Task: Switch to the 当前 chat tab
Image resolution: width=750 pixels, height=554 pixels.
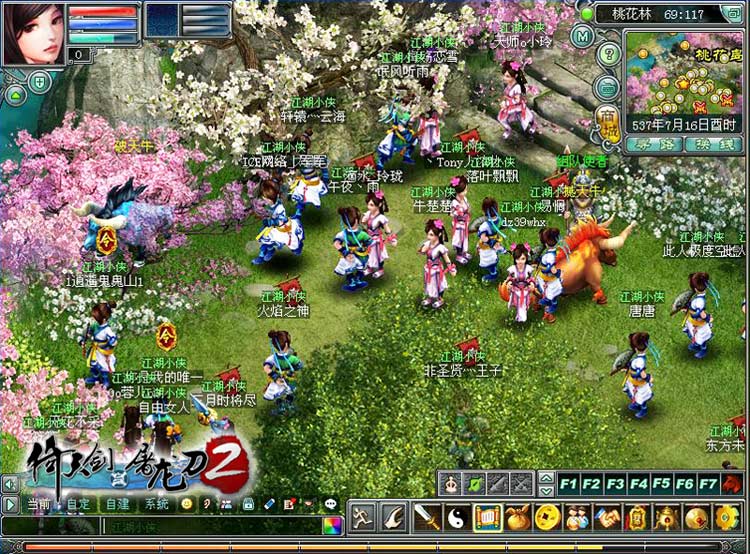Action: (x=39, y=504)
